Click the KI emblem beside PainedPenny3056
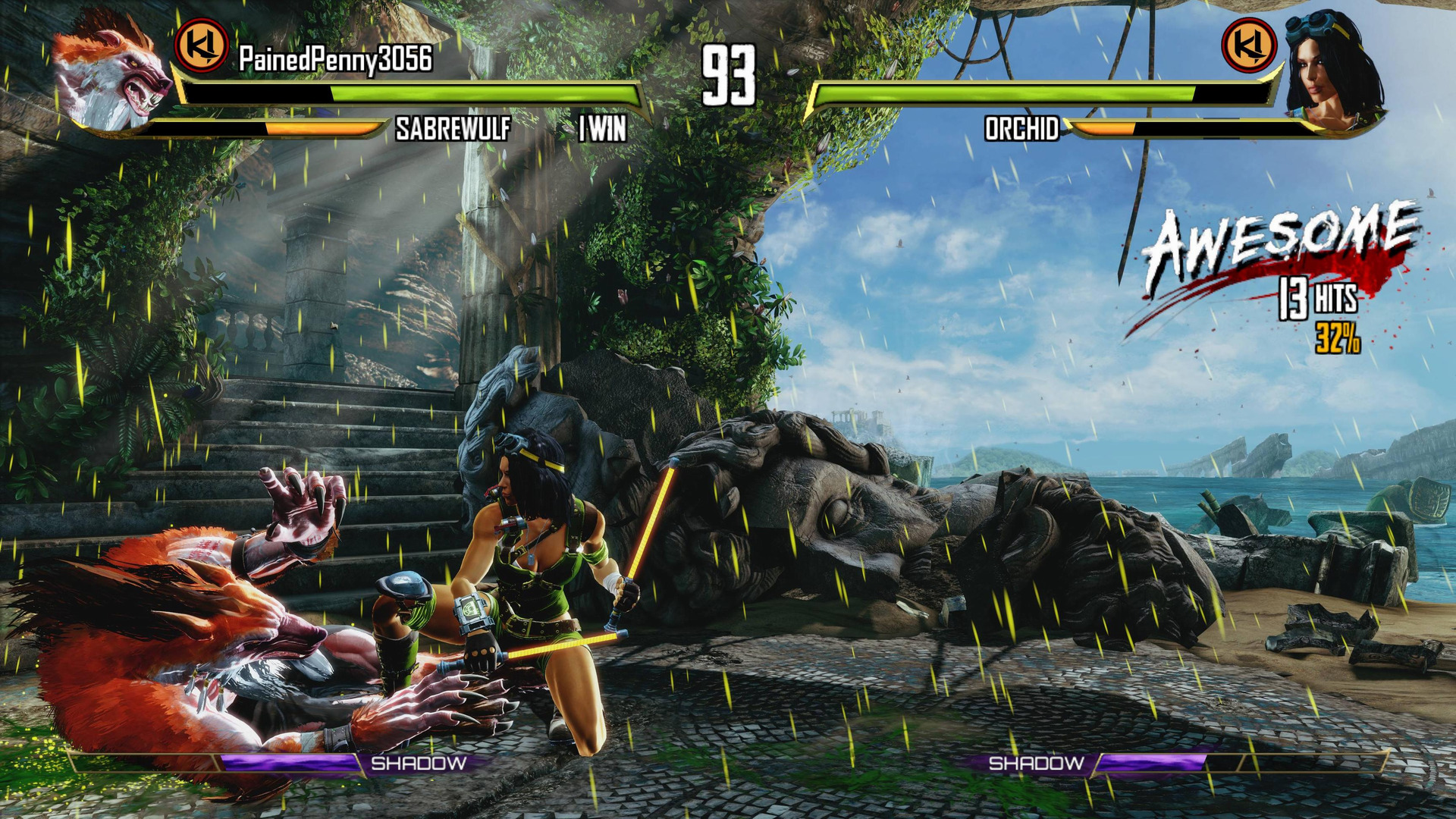 pos(202,45)
